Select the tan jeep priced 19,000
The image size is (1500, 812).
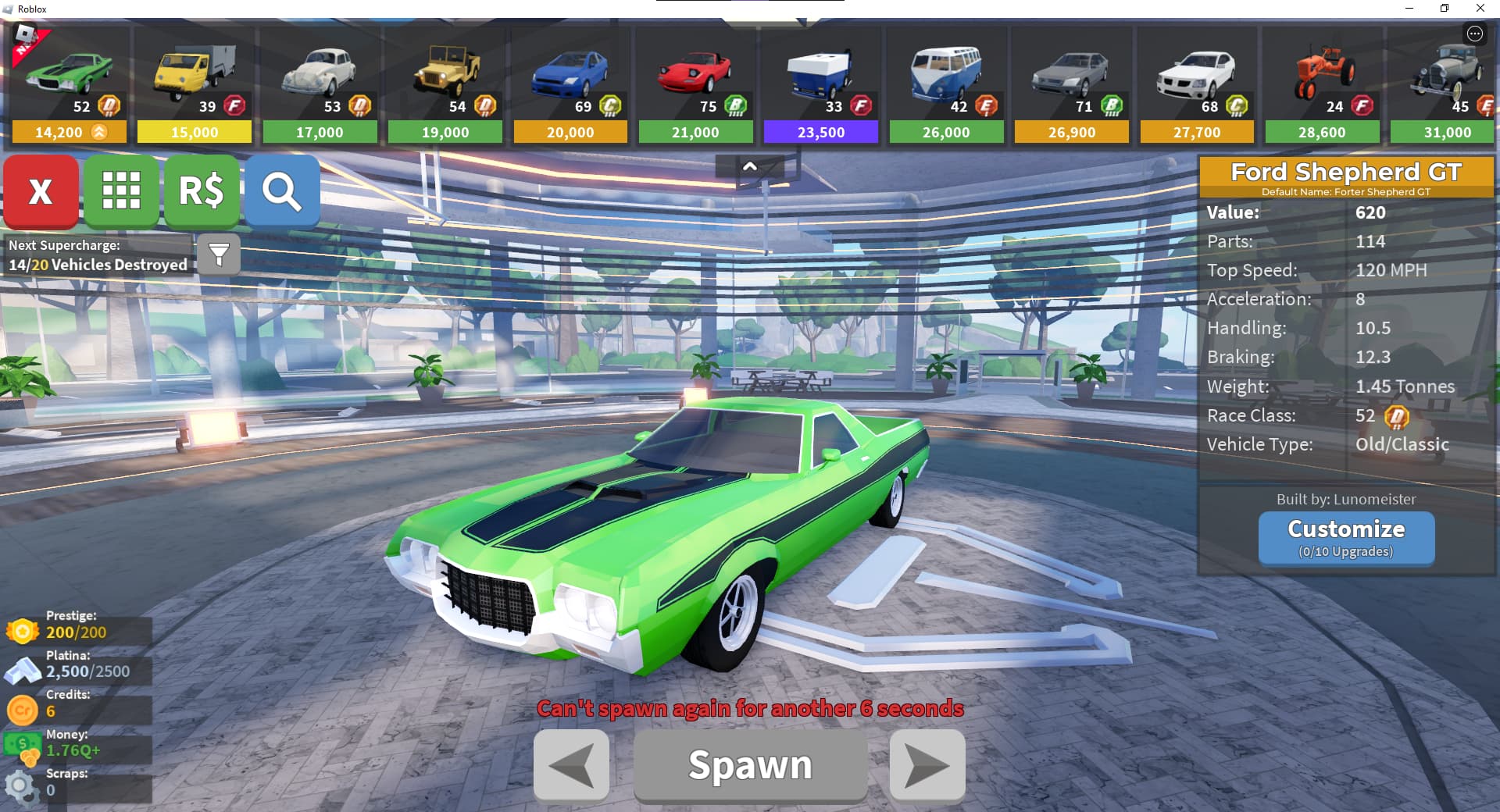[x=445, y=86]
